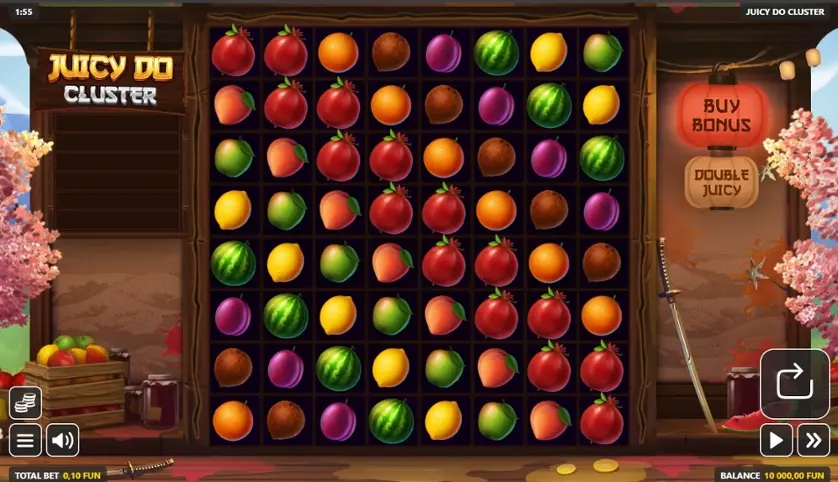Open the hamburger menu
Image resolution: width=838 pixels, height=482 pixels.
click(25, 439)
